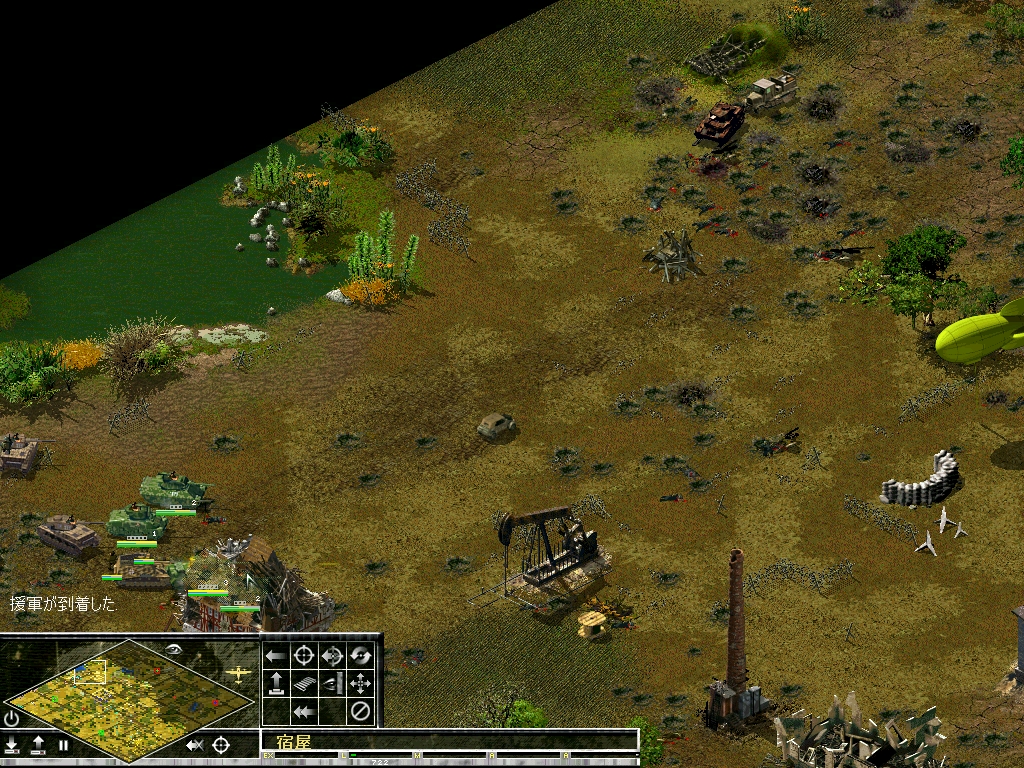The height and width of the screenshot is (768, 1024).
Task: Click the stop (circle-slash) command
Action: click(x=361, y=712)
